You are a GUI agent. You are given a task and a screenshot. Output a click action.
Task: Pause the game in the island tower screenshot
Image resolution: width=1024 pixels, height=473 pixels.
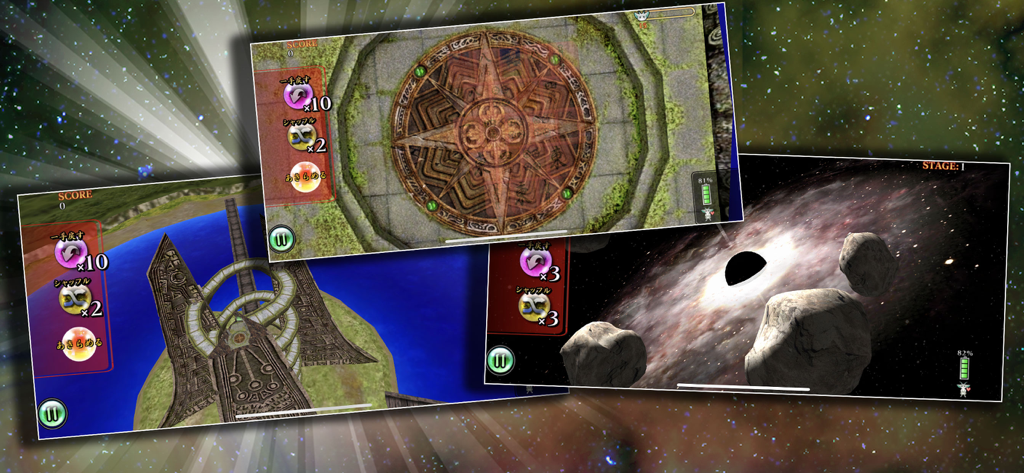pyautogui.click(x=51, y=412)
